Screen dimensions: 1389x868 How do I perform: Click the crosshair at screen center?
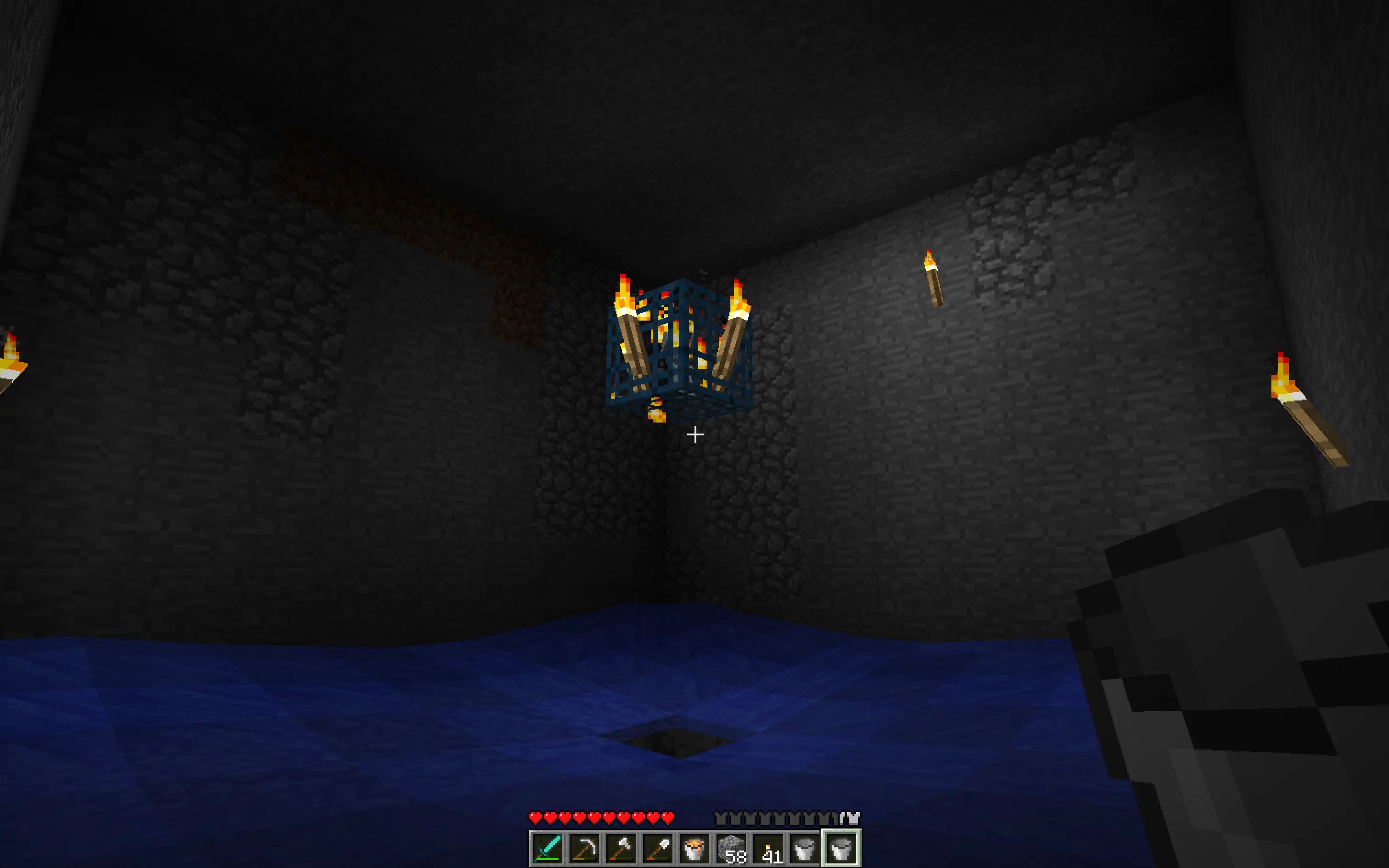(x=694, y=435)
